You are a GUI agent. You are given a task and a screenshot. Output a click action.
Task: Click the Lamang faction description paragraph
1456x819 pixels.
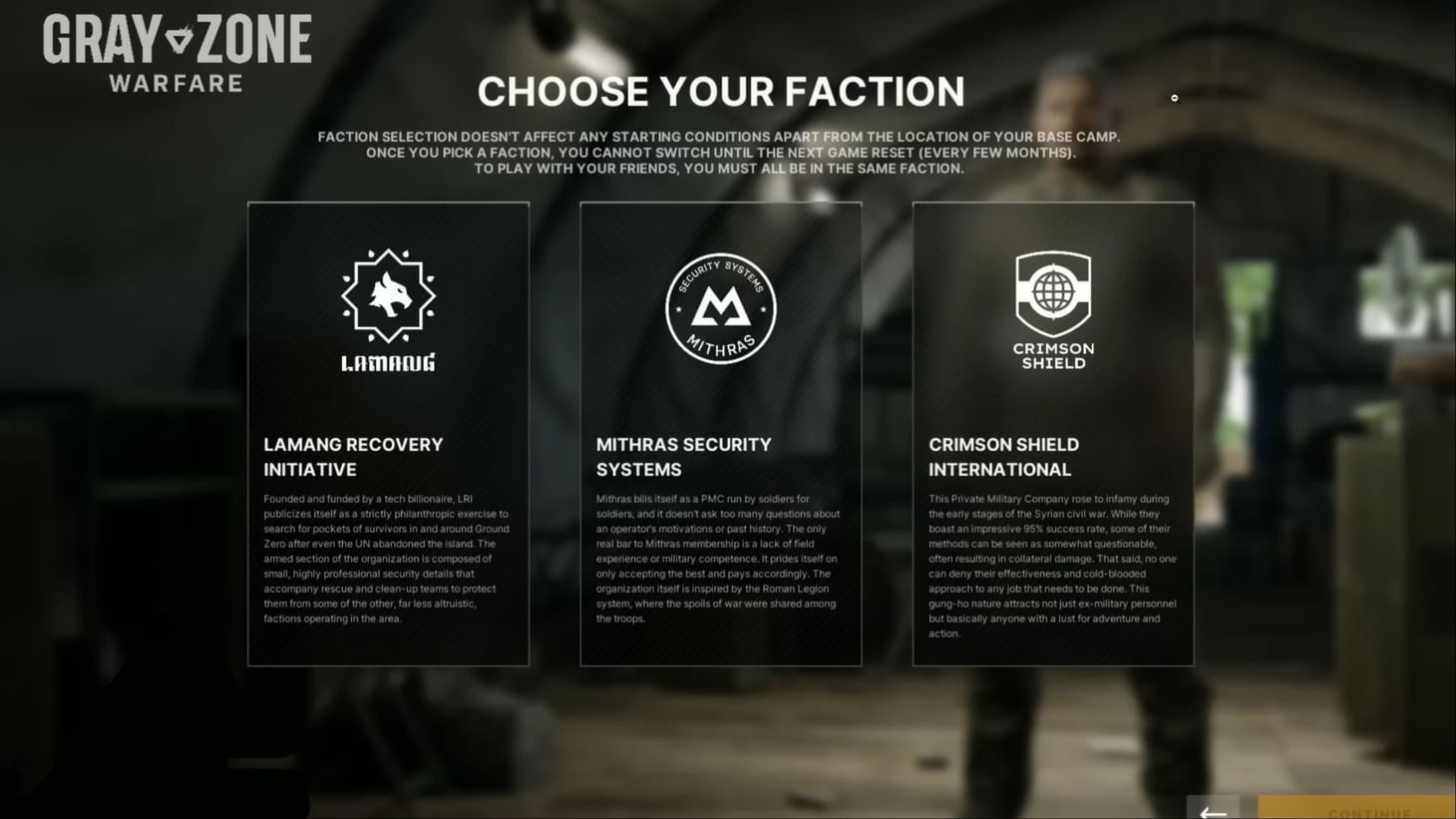[x=388, y=559]
